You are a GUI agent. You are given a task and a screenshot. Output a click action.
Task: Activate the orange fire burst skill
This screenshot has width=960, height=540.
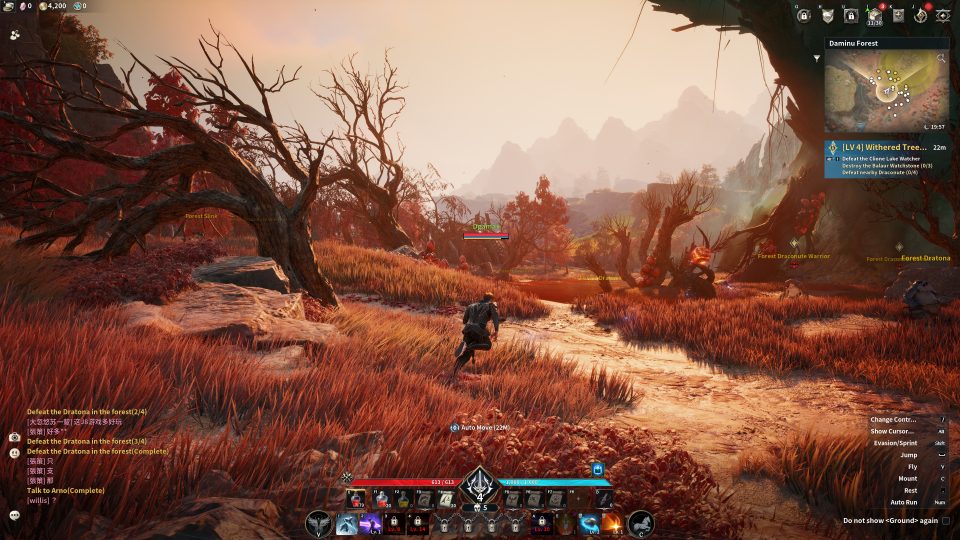(x=612, y=523)
